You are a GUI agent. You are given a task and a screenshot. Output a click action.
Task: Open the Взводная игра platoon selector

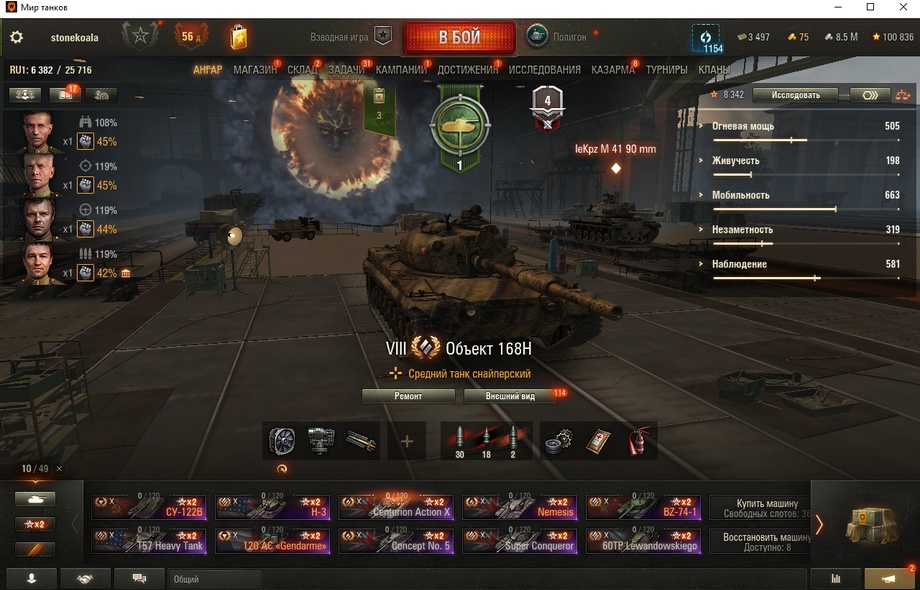tap(350, 37)
